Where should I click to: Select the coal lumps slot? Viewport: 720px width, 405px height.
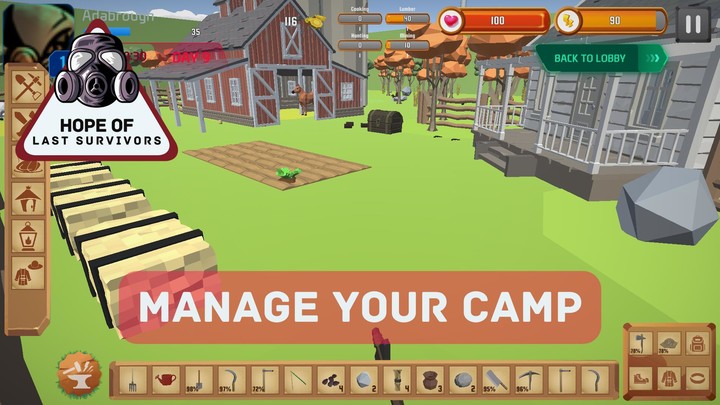(330, 380)
